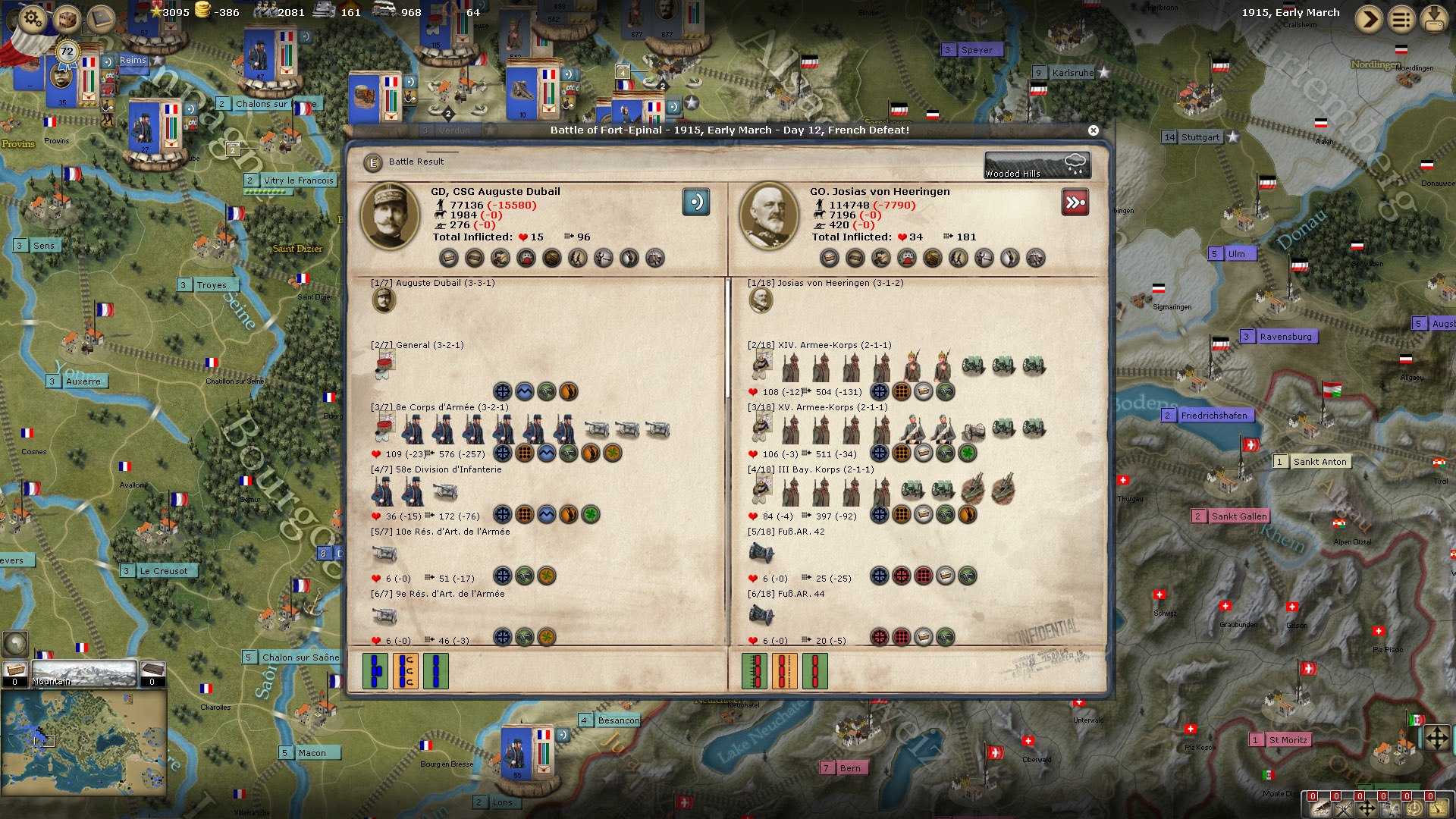End turn with the arrow button
This screenshot has height=819, width=1456.
1368,18
